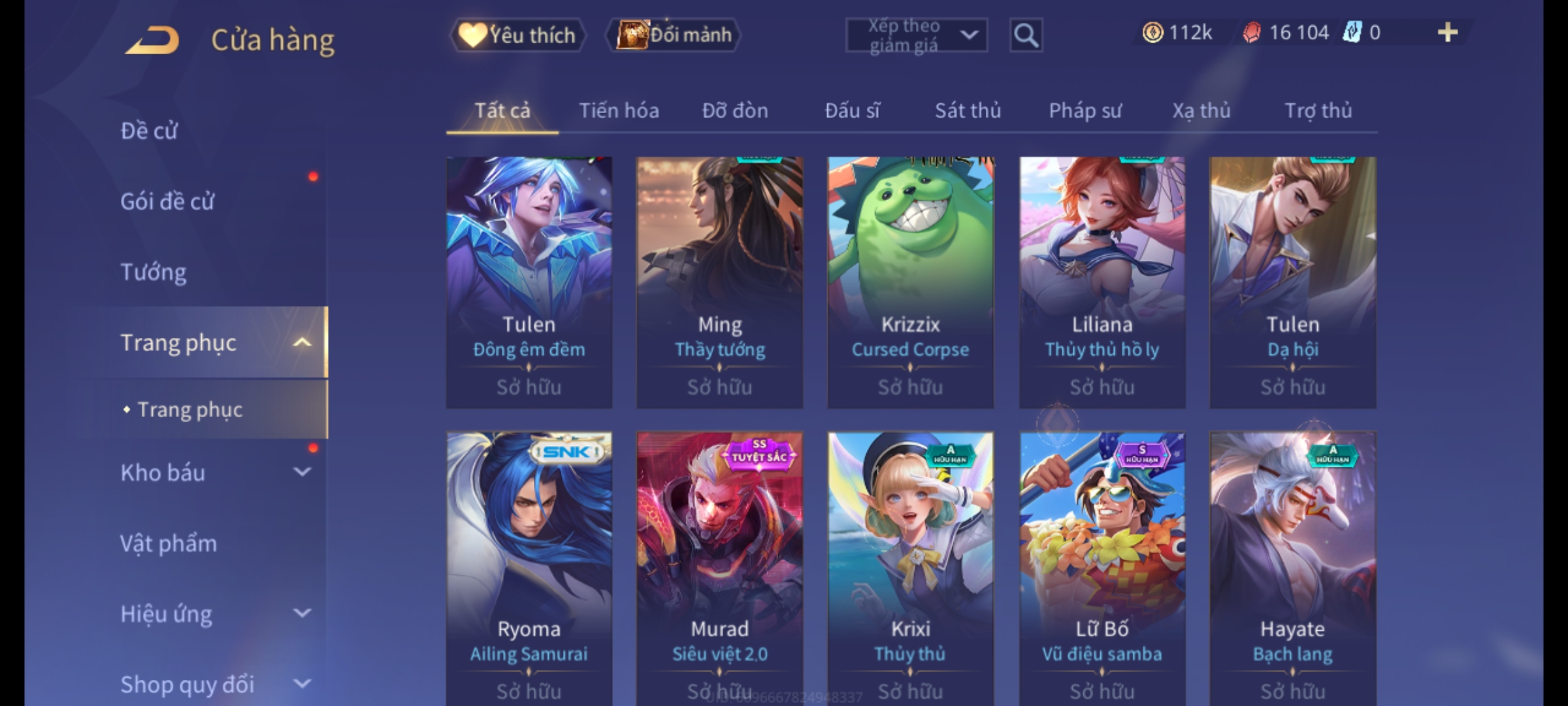This screenshot has width=1568, height=706.
Task: Go back using the arrow button
Action: click(153, 40)
